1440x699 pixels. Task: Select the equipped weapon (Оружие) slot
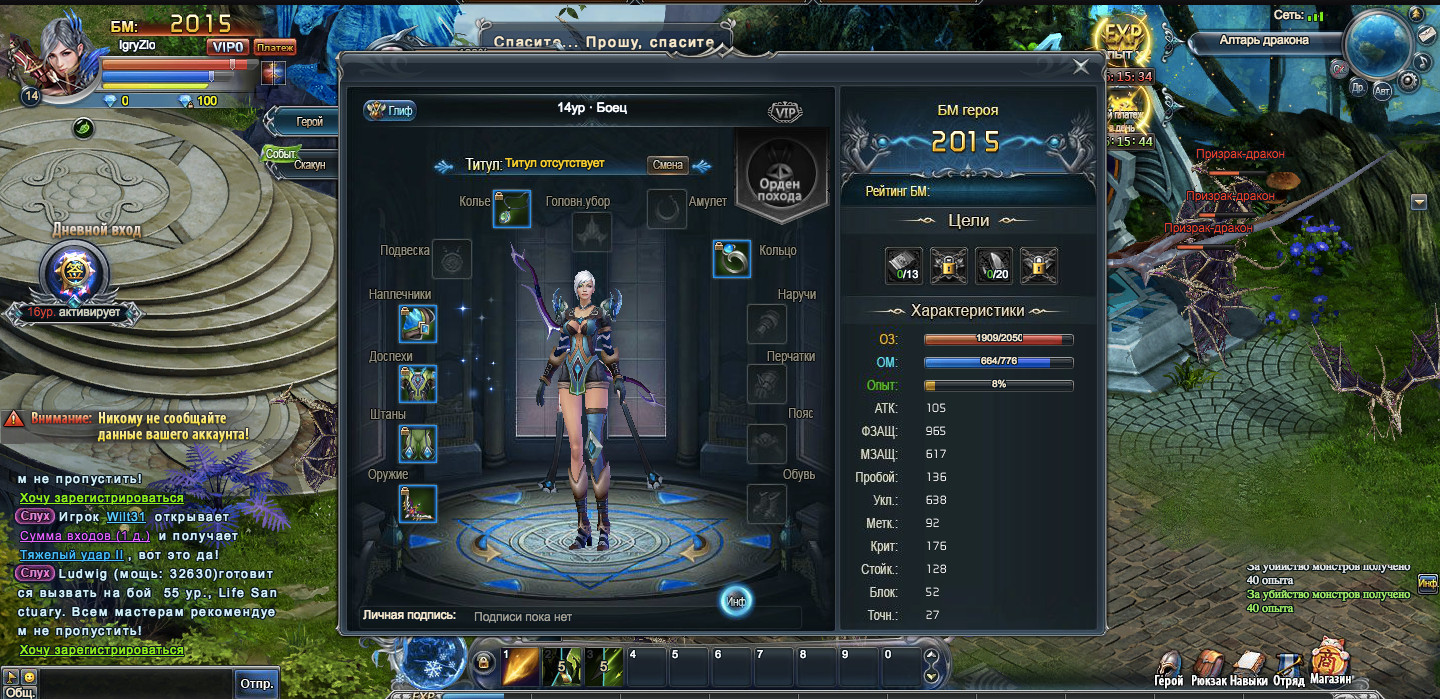point(418,503)
